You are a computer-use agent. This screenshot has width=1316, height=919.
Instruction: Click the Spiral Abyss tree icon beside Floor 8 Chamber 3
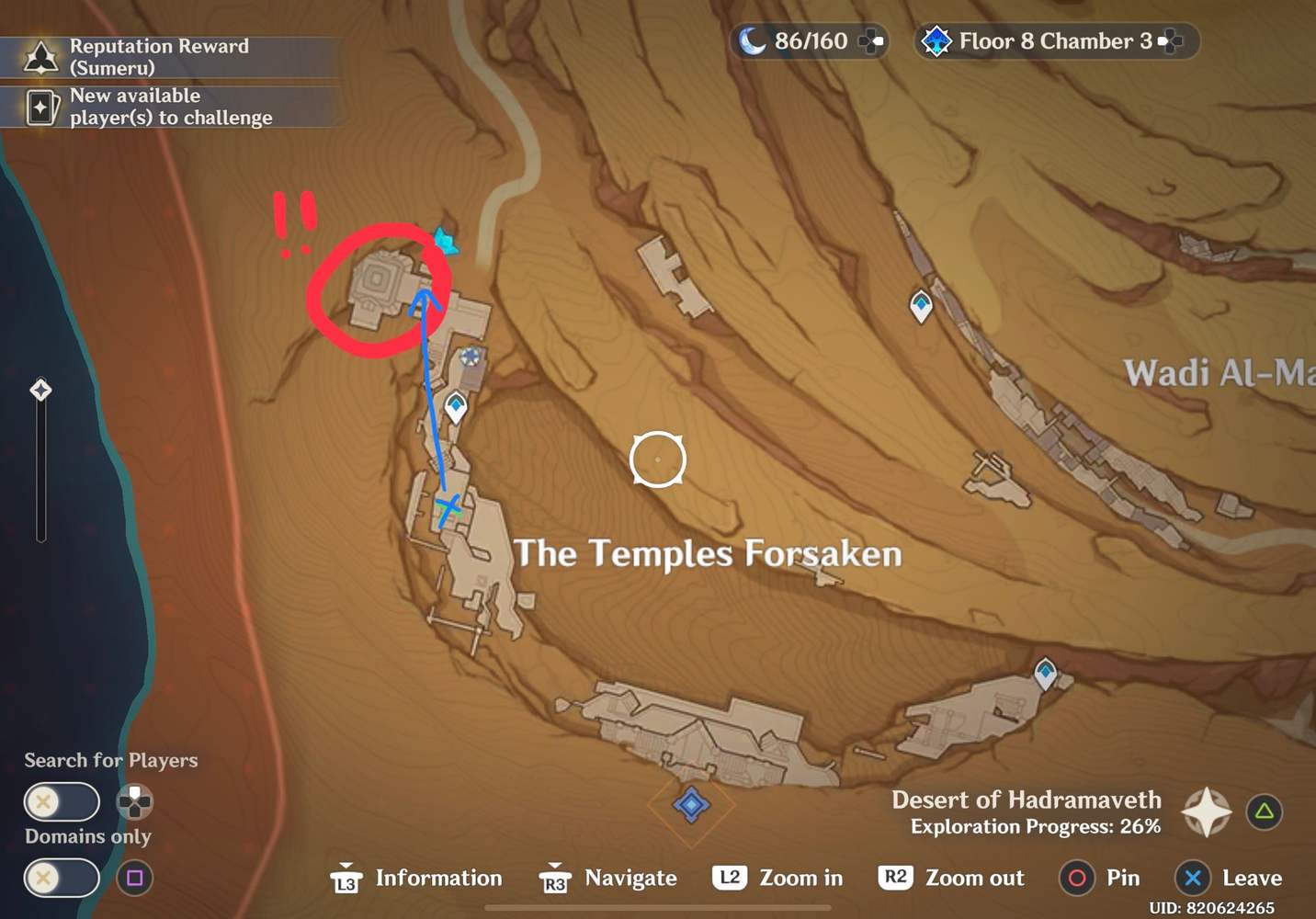936,40
